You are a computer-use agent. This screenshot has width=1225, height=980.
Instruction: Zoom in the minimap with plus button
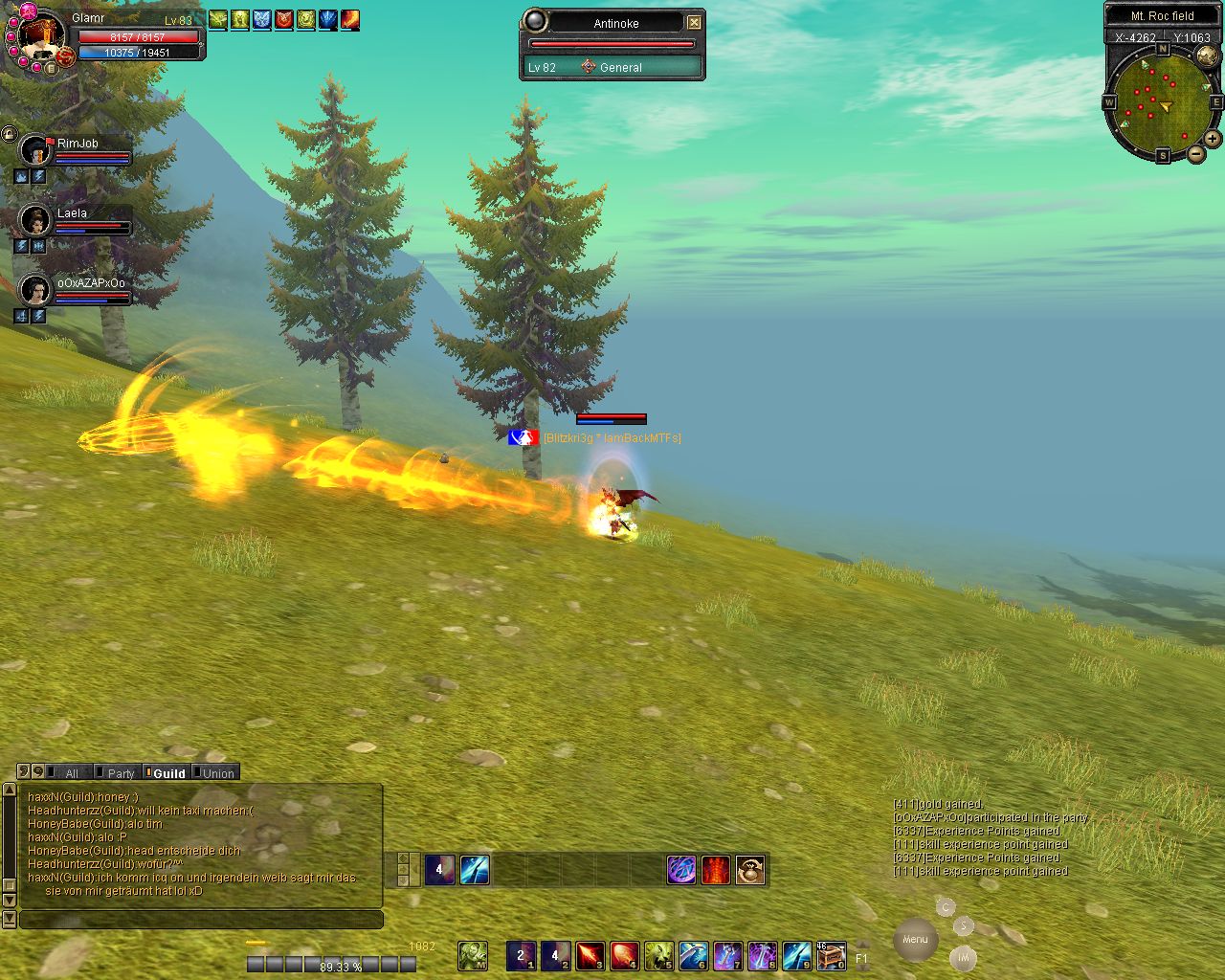click(1212, 139)
